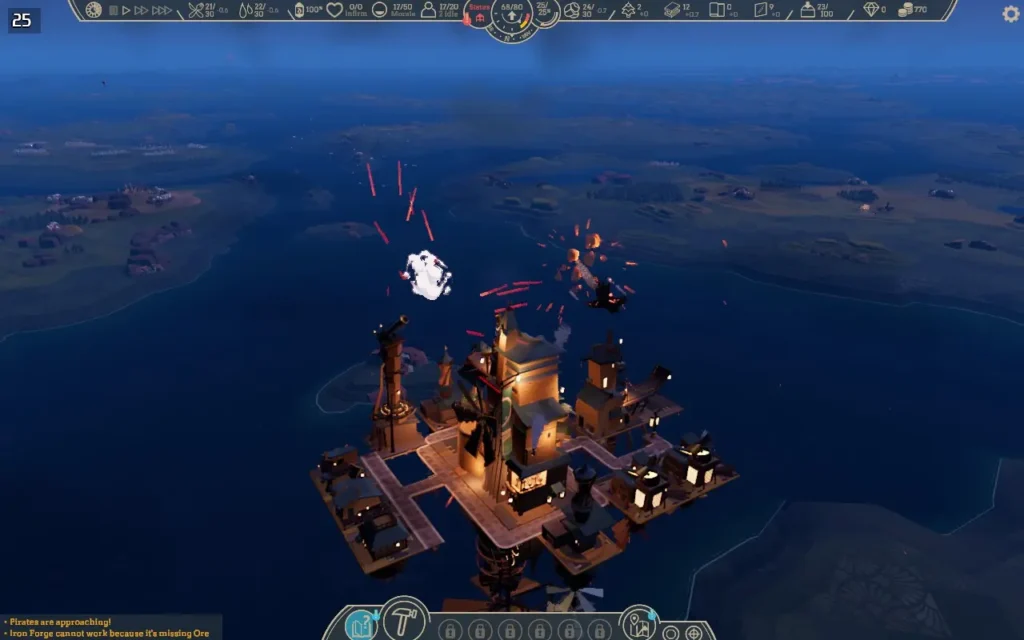Open the settings gear menu
The height and width of the screenshot is (640, 1024).
click(x=1011, y=14)
